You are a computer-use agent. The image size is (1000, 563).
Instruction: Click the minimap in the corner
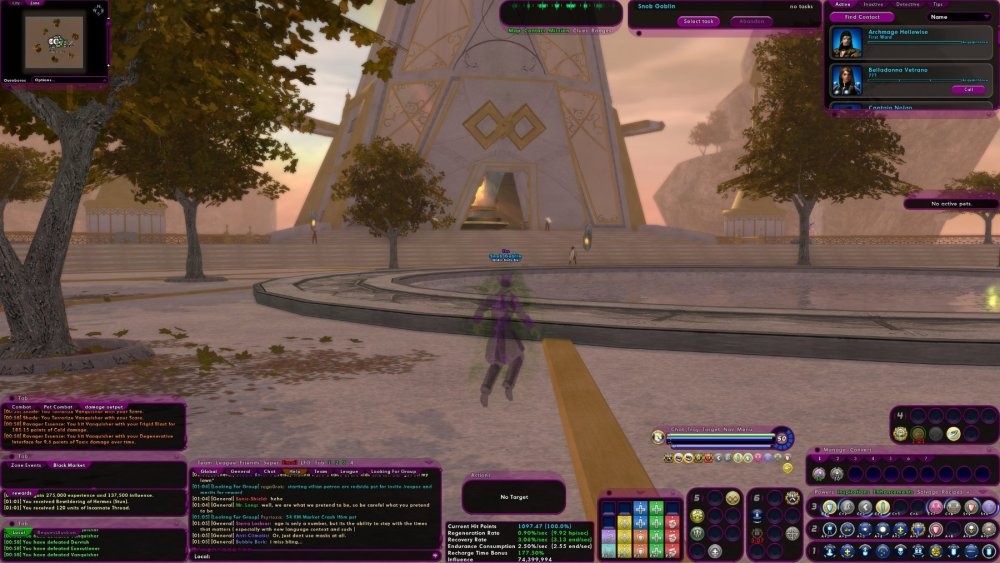pyautogui.click(x=55, y=41)
